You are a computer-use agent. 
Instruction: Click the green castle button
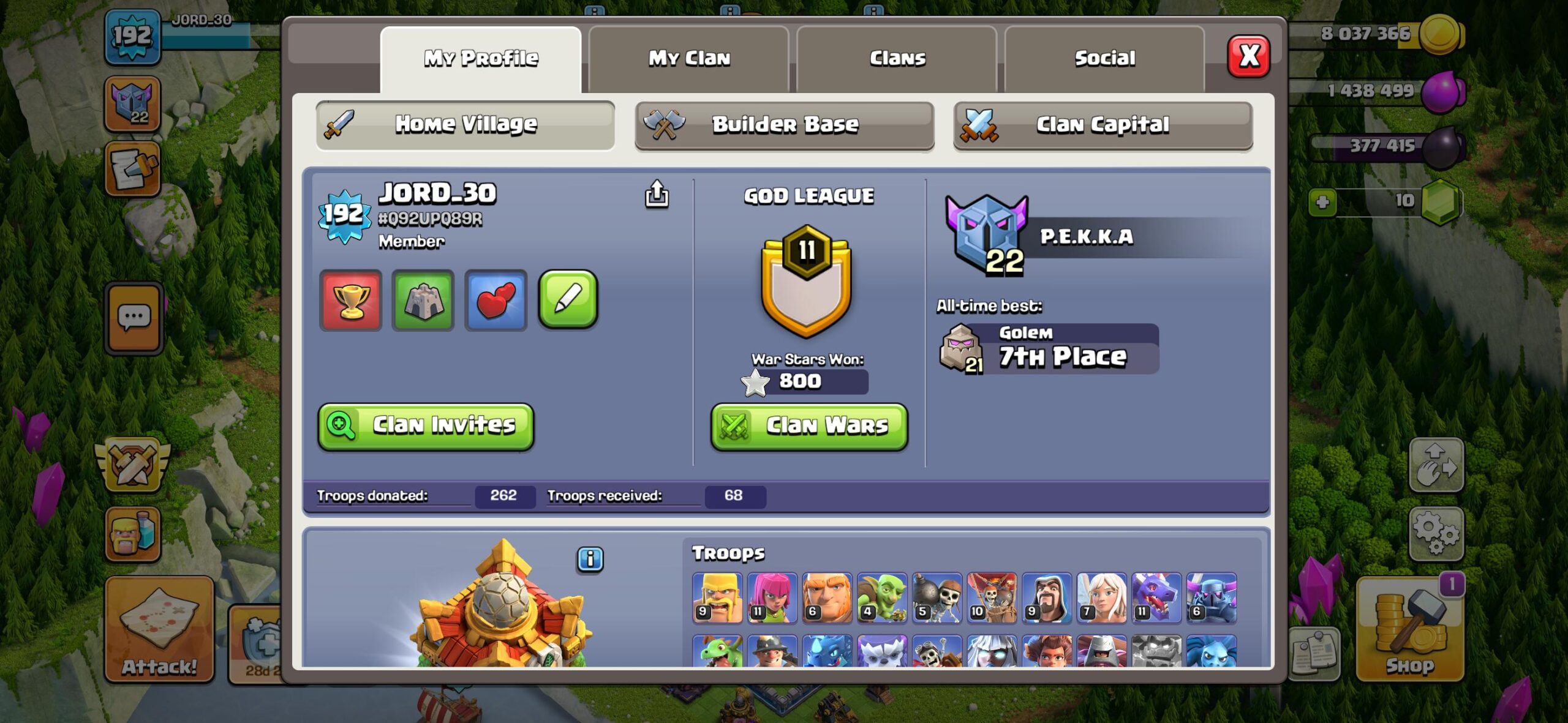pos(423,300)
